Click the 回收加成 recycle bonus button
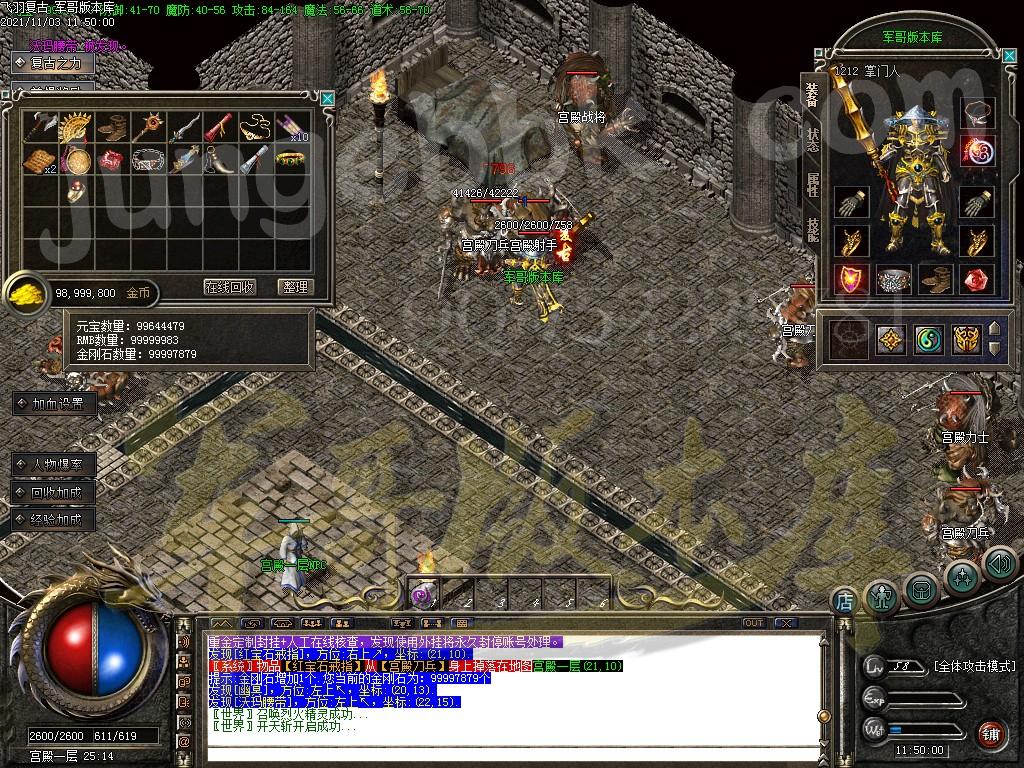The width and height of the screenshot is (1024, 768). (56, 492)
